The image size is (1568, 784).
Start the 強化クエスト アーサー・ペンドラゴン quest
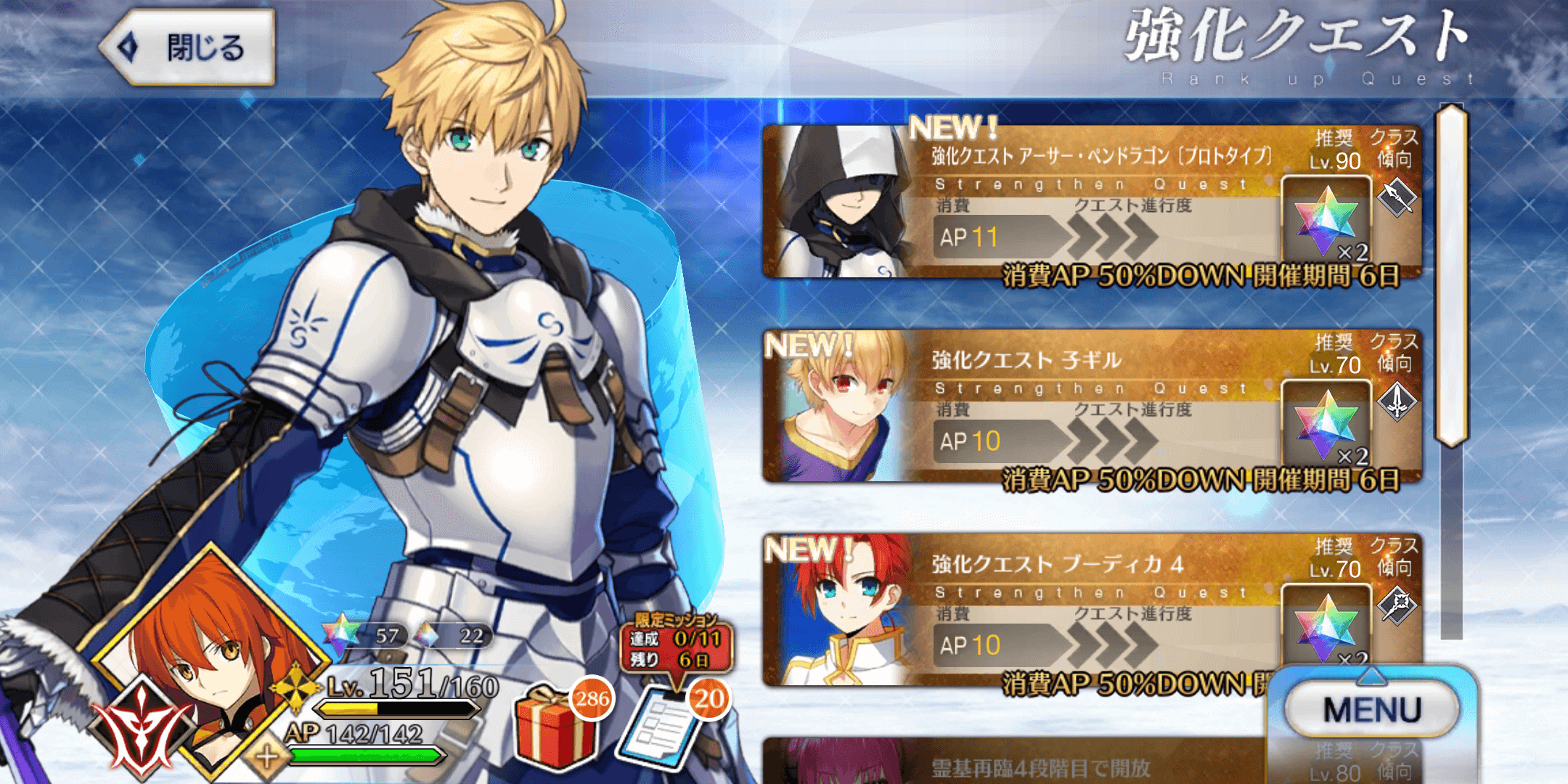[1053, 203]
